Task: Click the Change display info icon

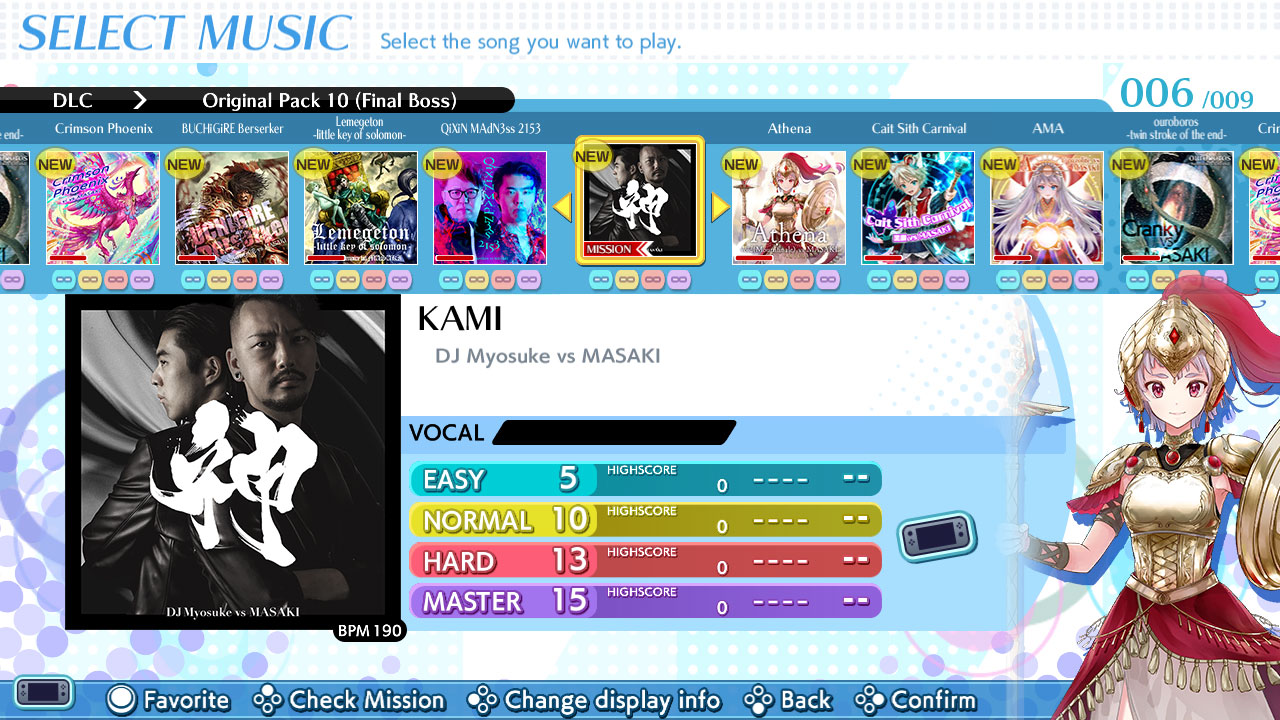Action: [x=483, y=700]
